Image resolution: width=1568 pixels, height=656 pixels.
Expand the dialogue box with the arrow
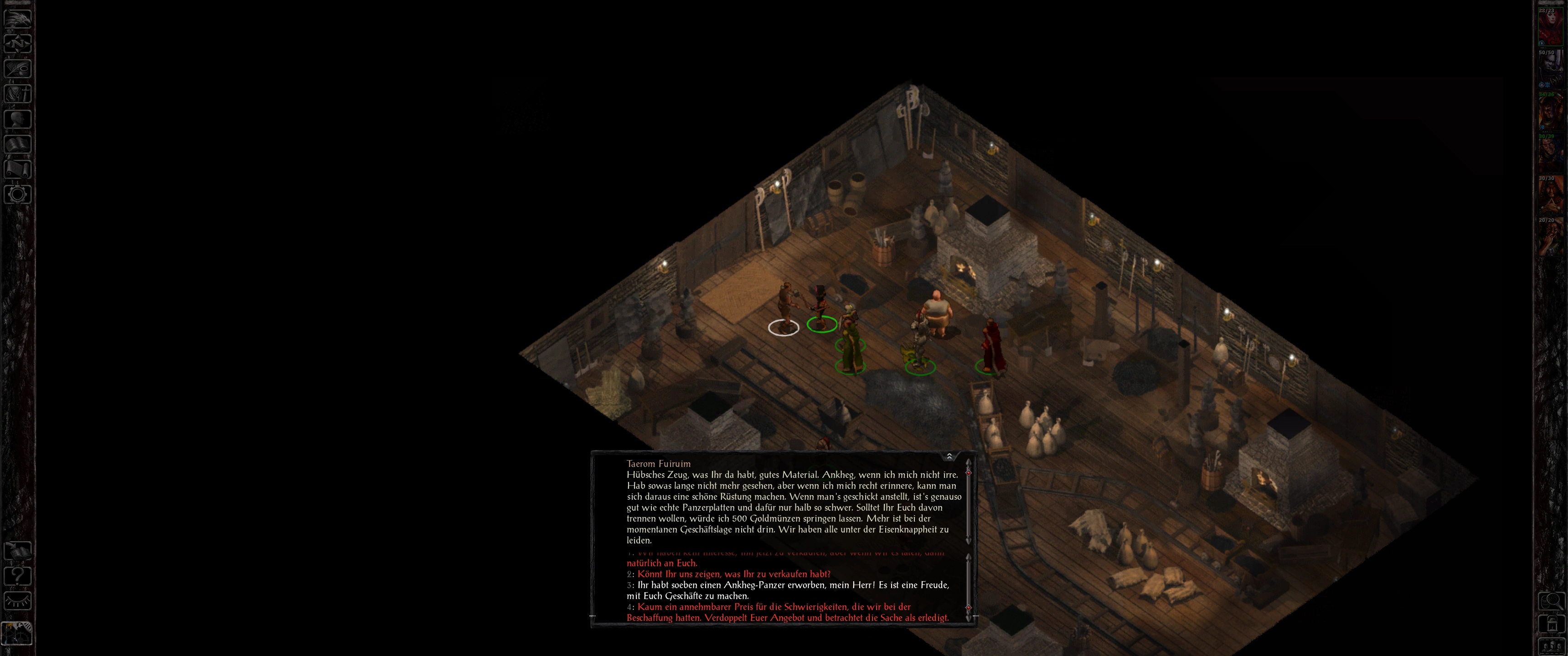[949, 456]
